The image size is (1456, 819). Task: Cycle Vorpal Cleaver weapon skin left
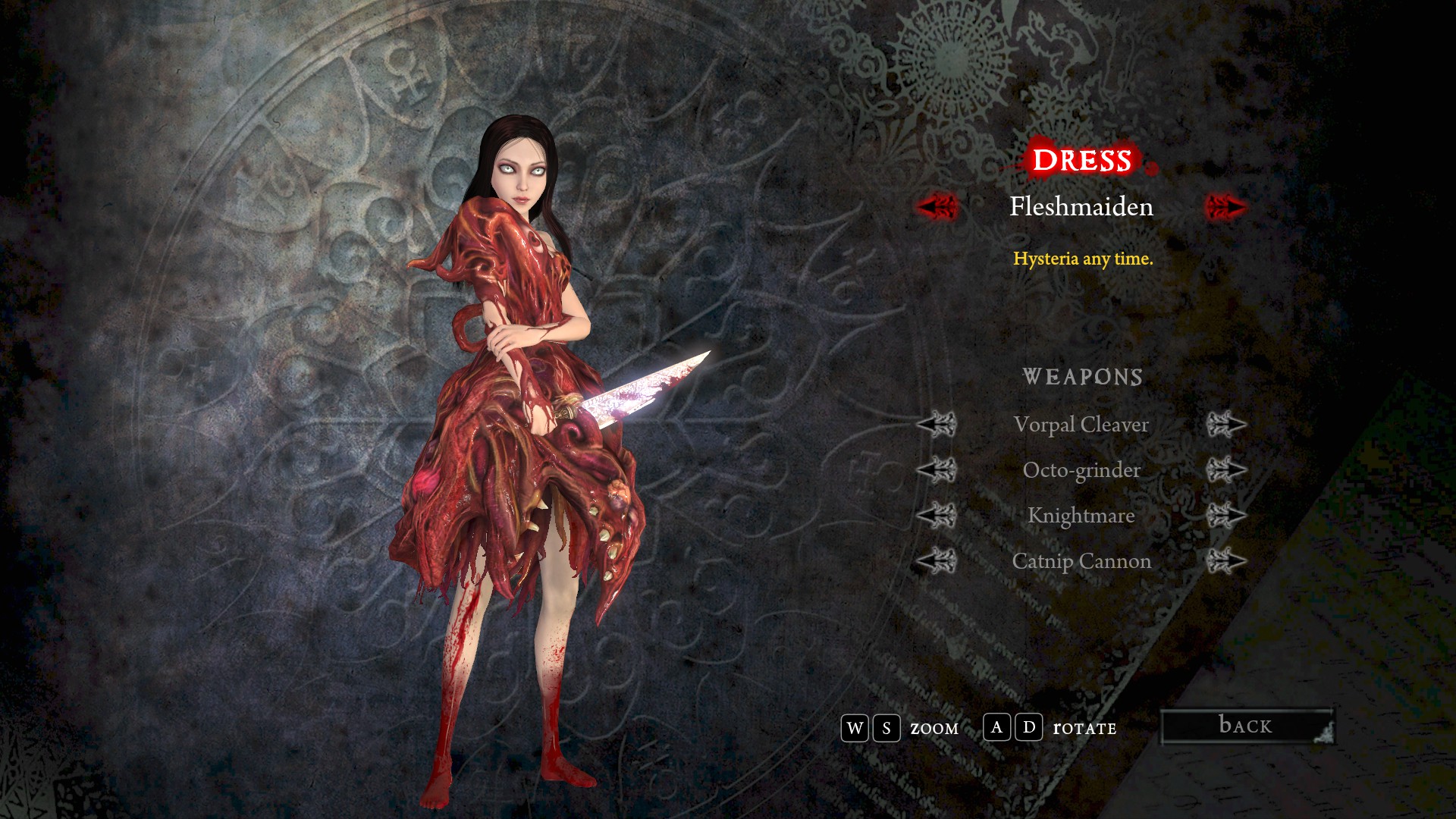click(937, 425)
